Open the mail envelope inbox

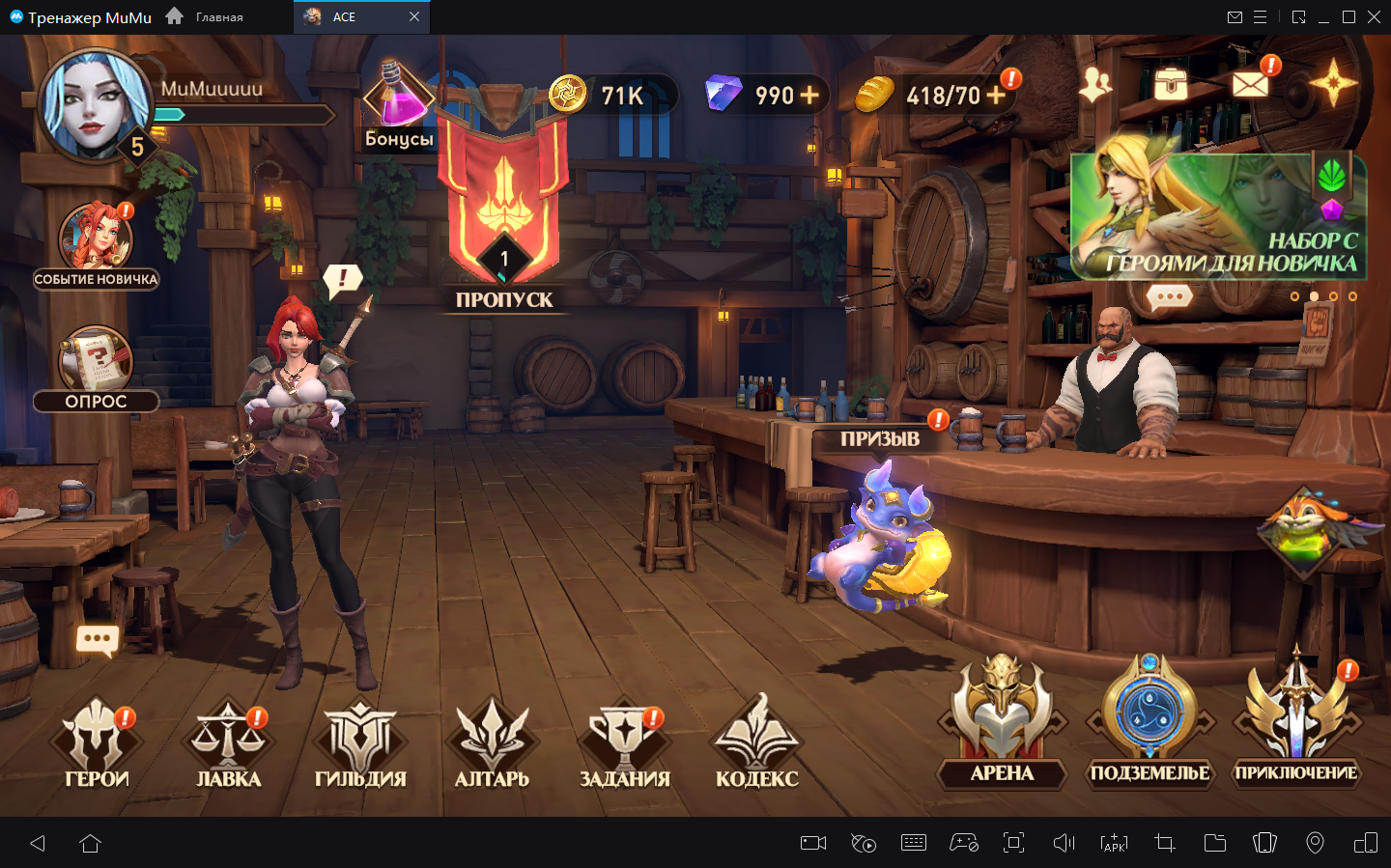point(1250,84)
